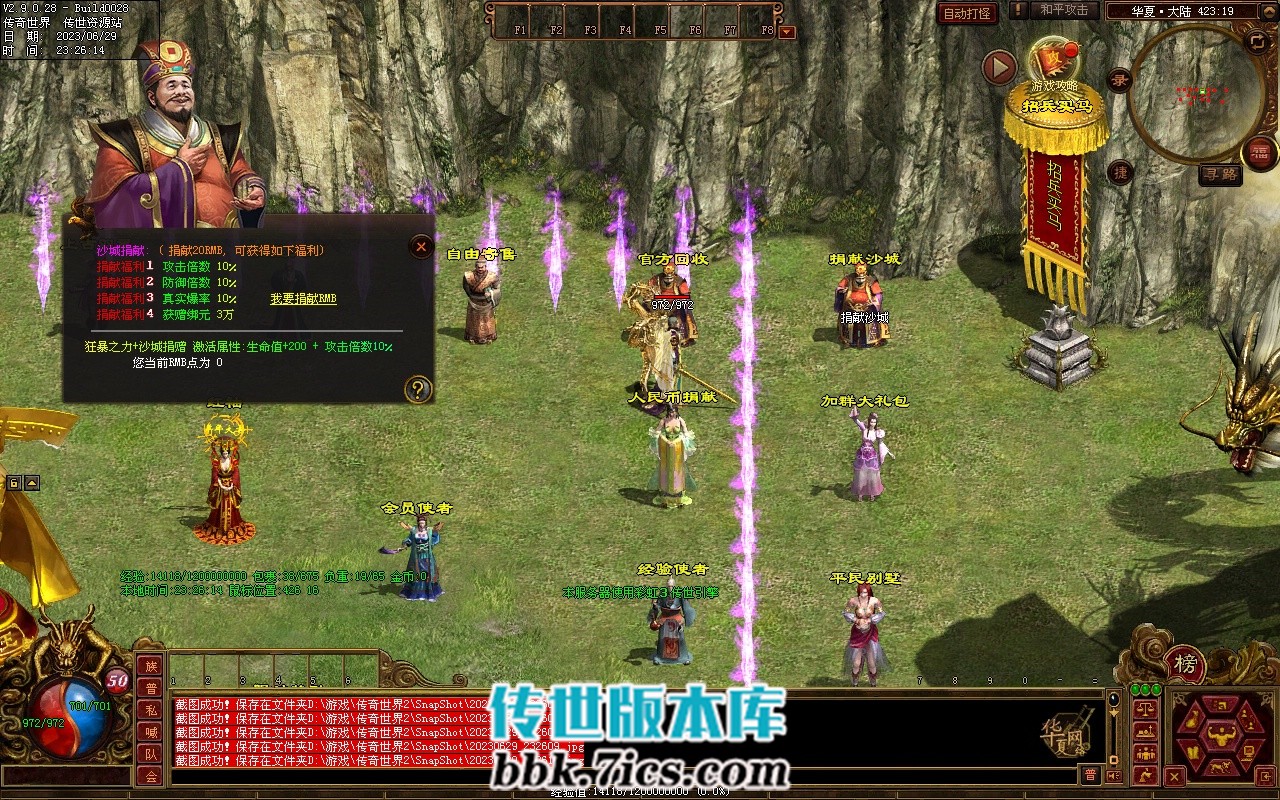The image size is (1280, 800).
Task: Open the question mark help button
Action: (418, 389)
